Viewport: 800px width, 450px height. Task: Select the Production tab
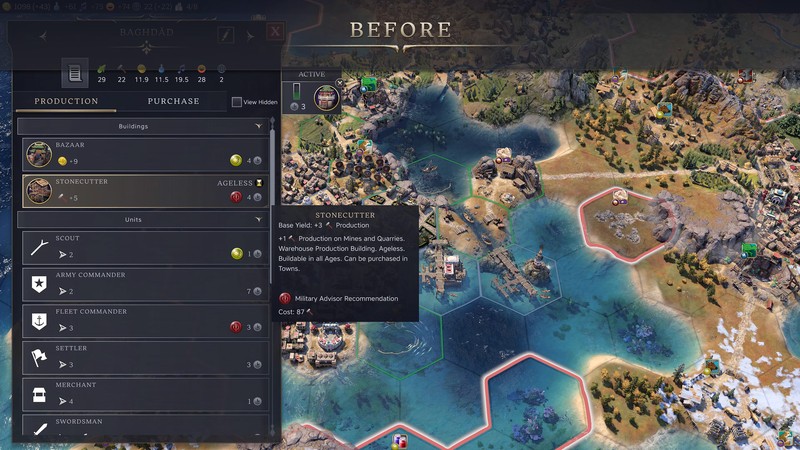click(x=66, y=101)
